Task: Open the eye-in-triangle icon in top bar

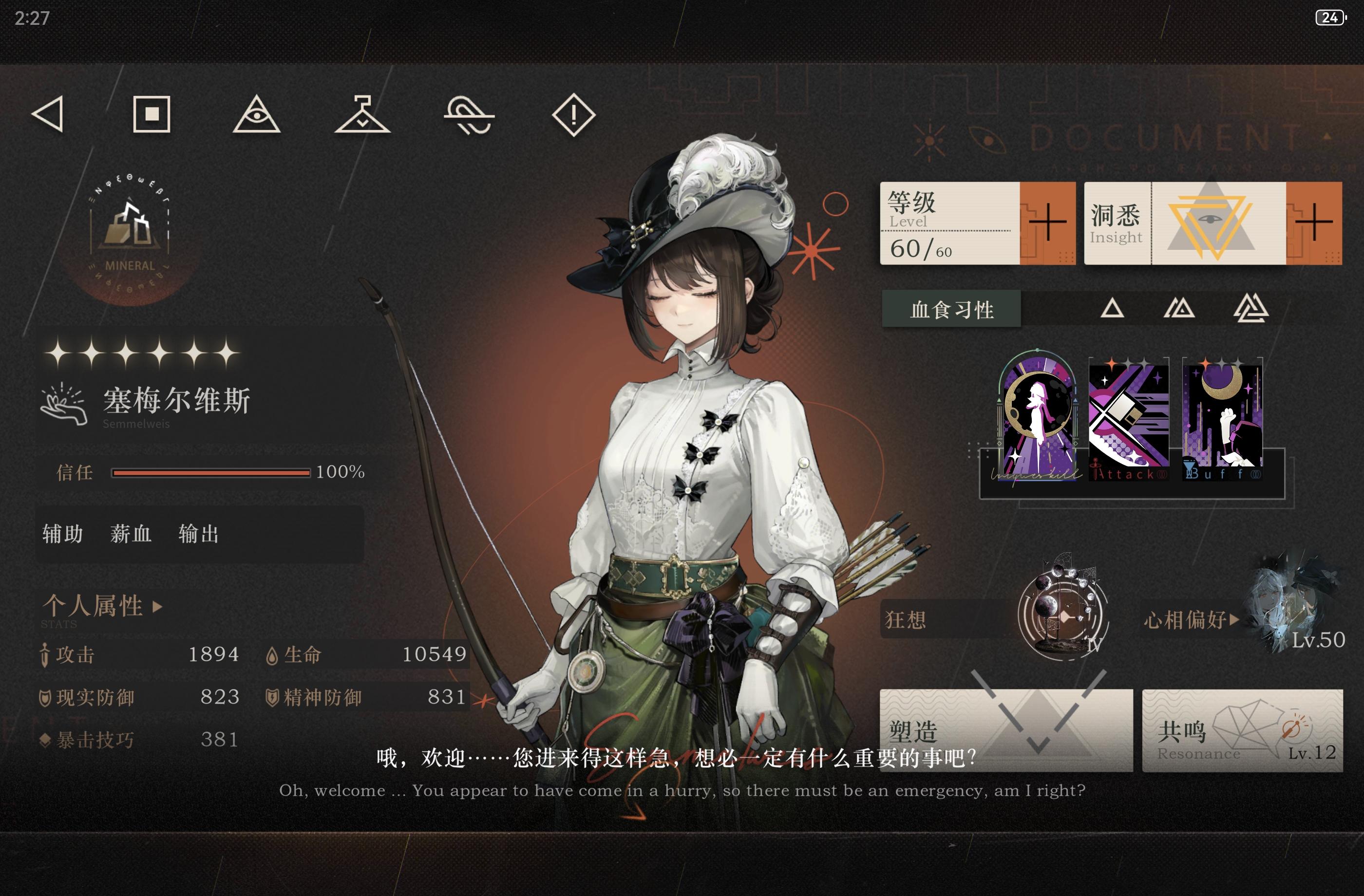Action: pos(256,114)
